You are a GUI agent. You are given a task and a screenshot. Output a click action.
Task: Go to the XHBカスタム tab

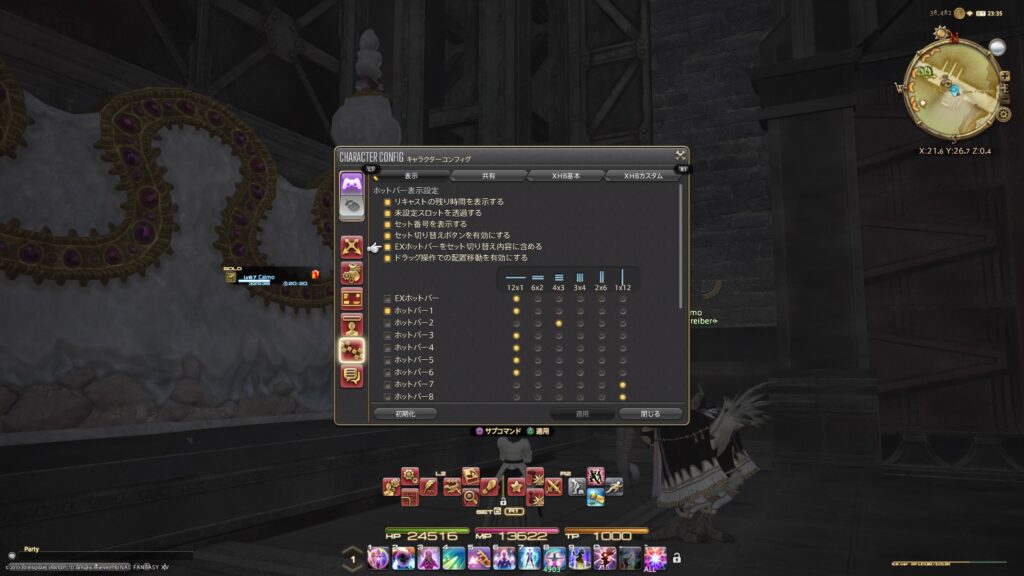pyautogui.click(x=644, y=175)
